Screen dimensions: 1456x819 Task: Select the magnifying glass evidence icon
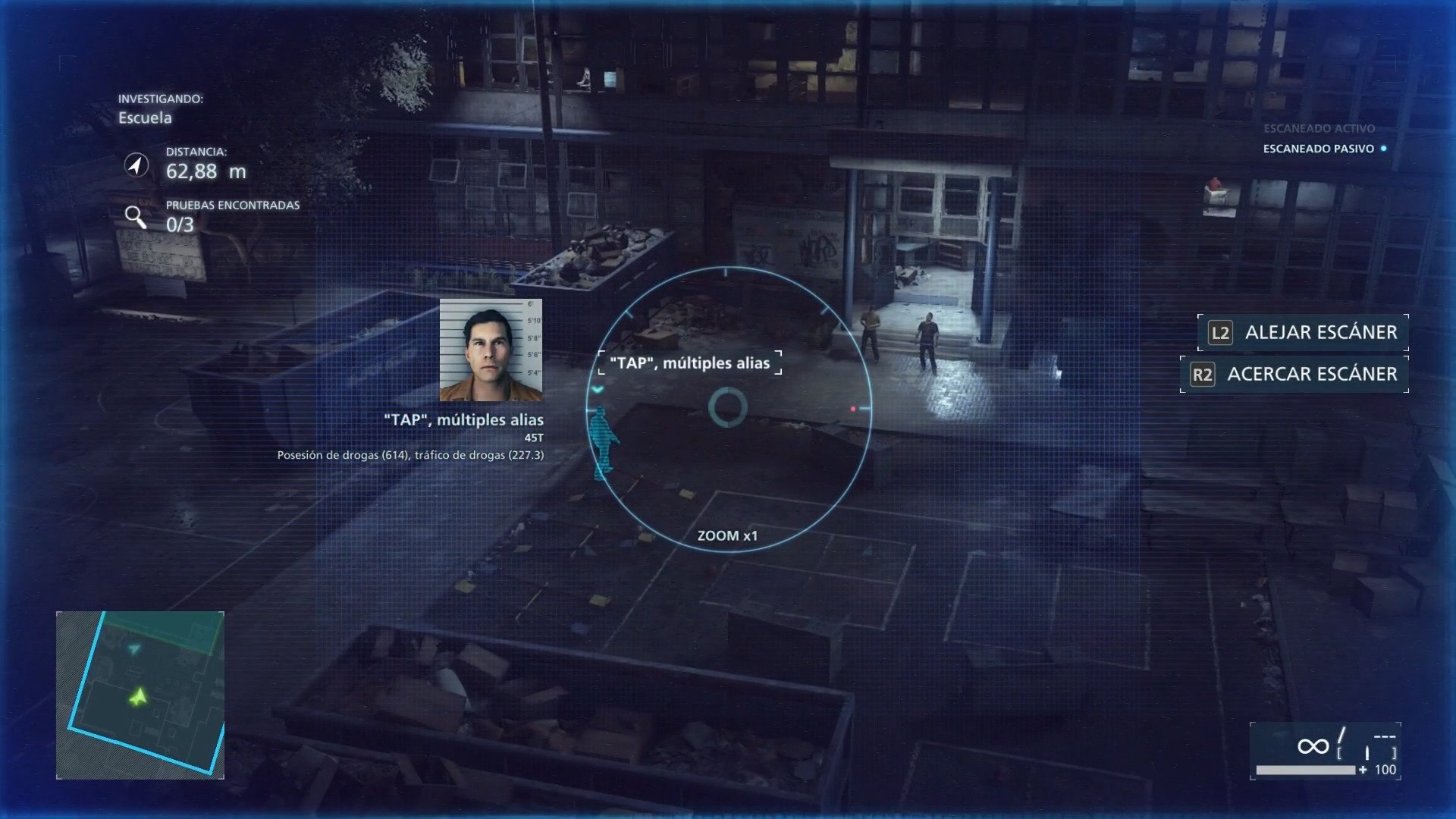137,217
